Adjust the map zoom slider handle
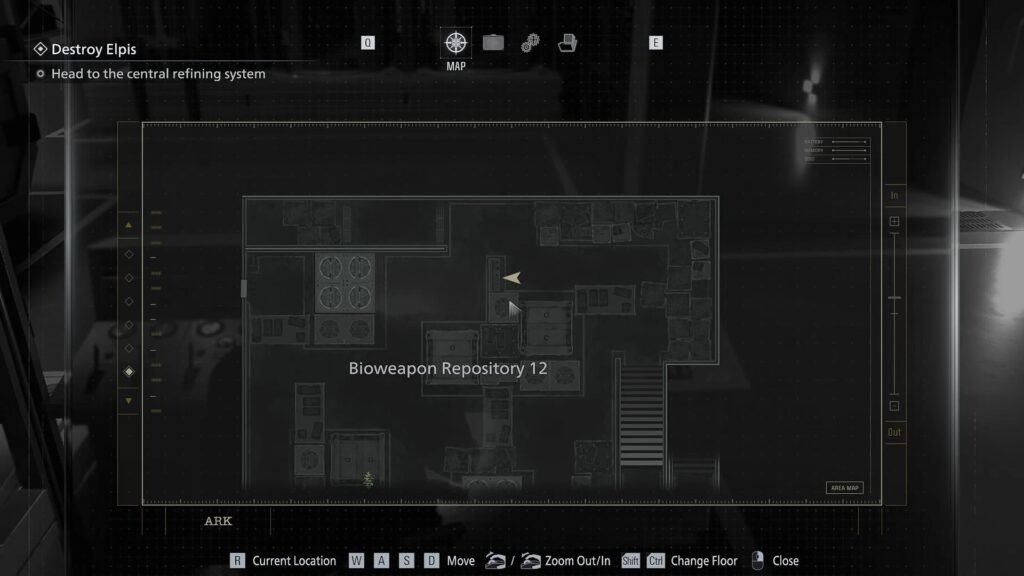This screenshot has width=1024, height=576. (894, 299)
